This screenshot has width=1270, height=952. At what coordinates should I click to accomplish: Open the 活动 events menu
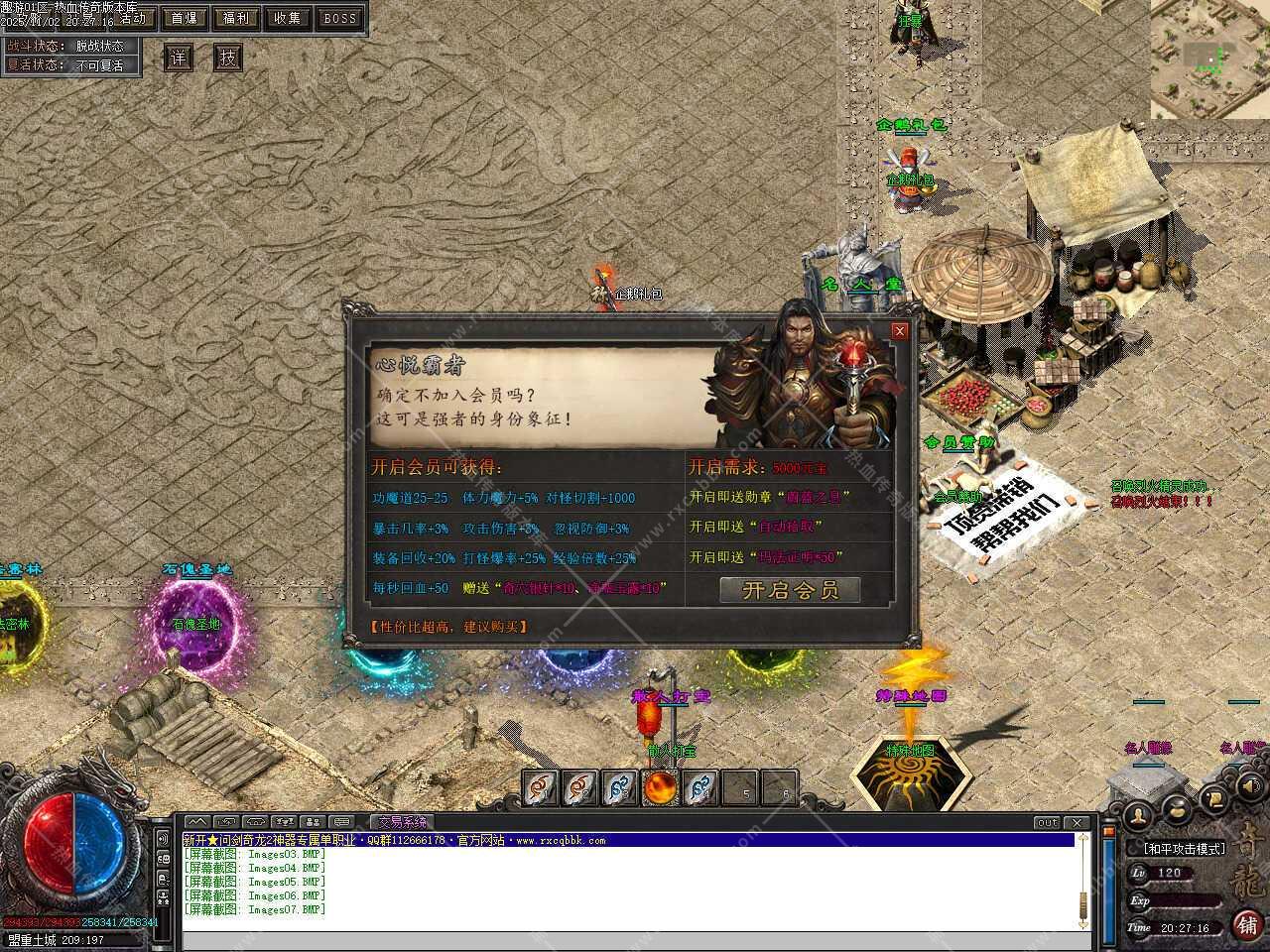point(132,18)
